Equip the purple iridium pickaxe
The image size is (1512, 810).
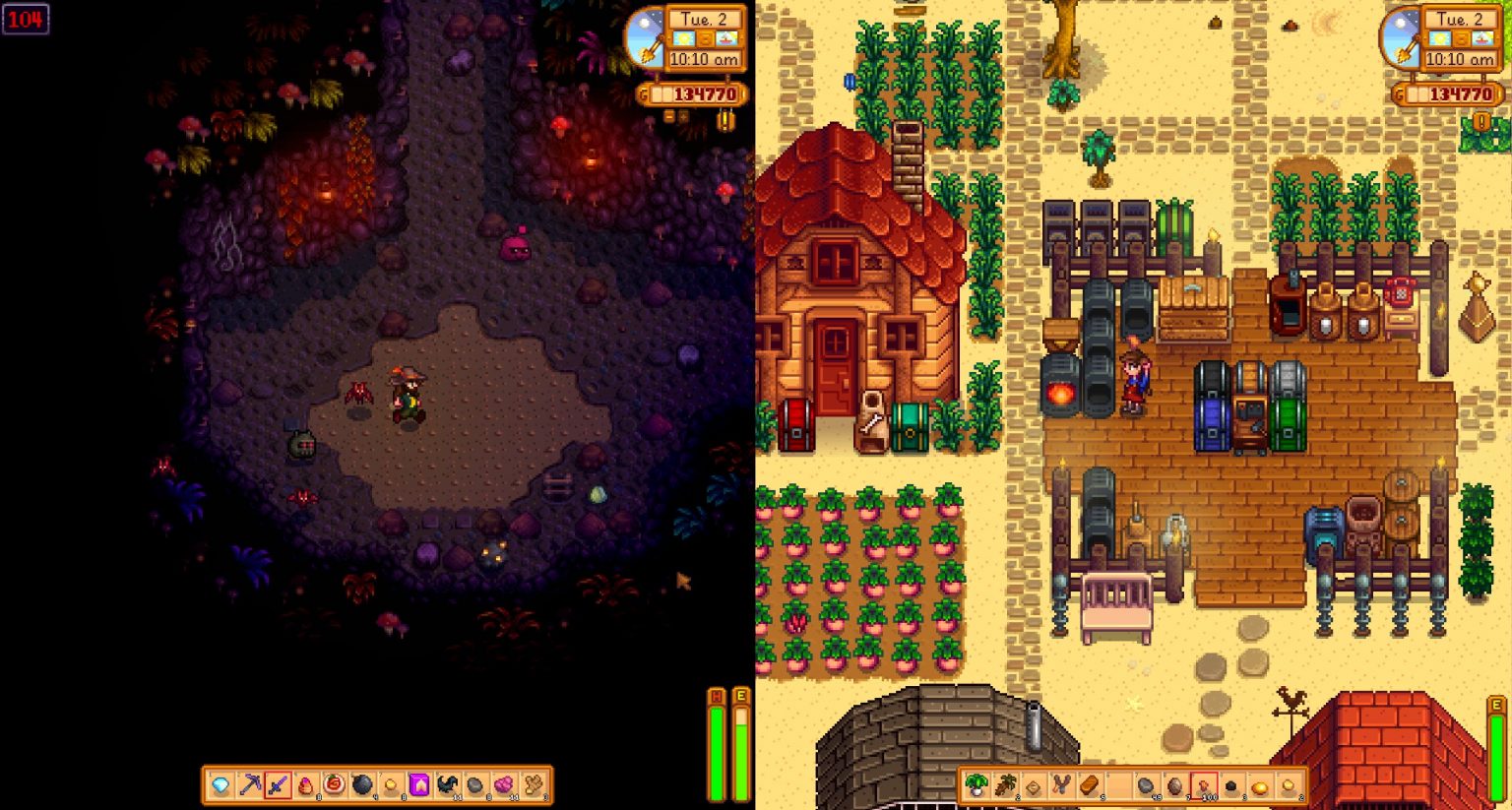[x=250, y=785]
